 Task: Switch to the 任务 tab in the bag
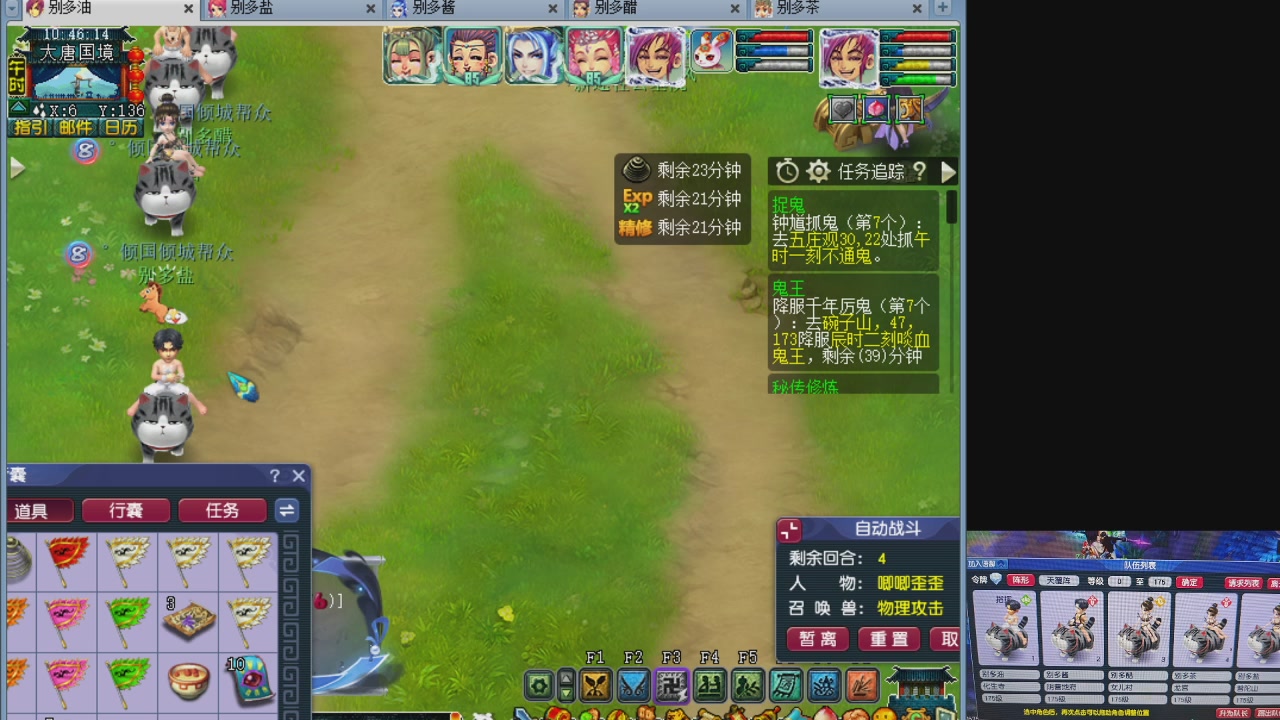221,510
